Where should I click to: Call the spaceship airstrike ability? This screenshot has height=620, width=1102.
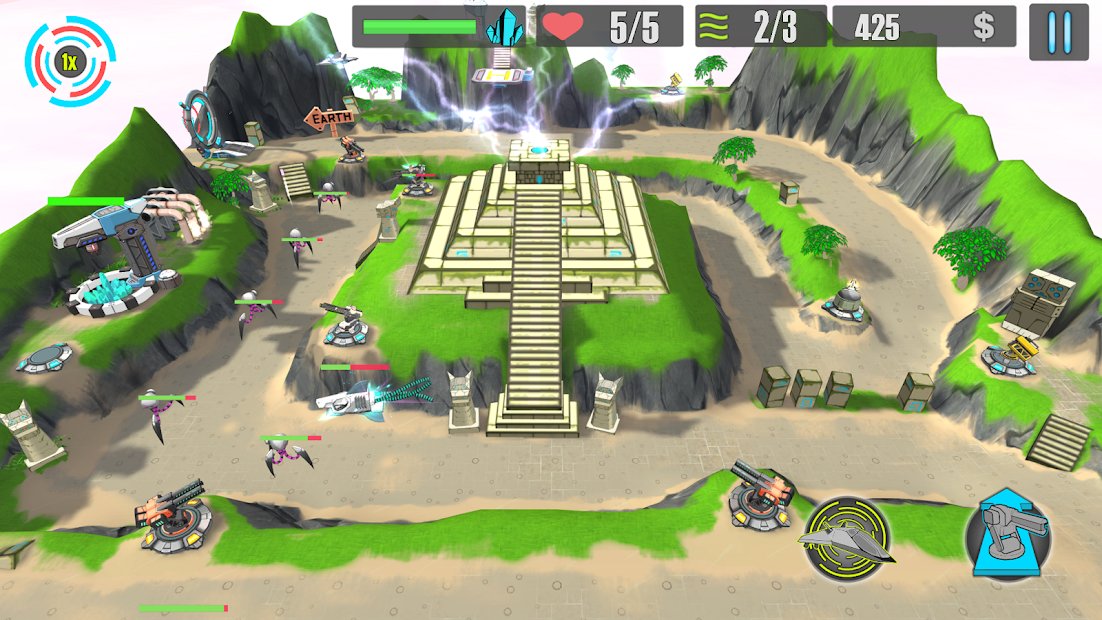pos(848,539)
